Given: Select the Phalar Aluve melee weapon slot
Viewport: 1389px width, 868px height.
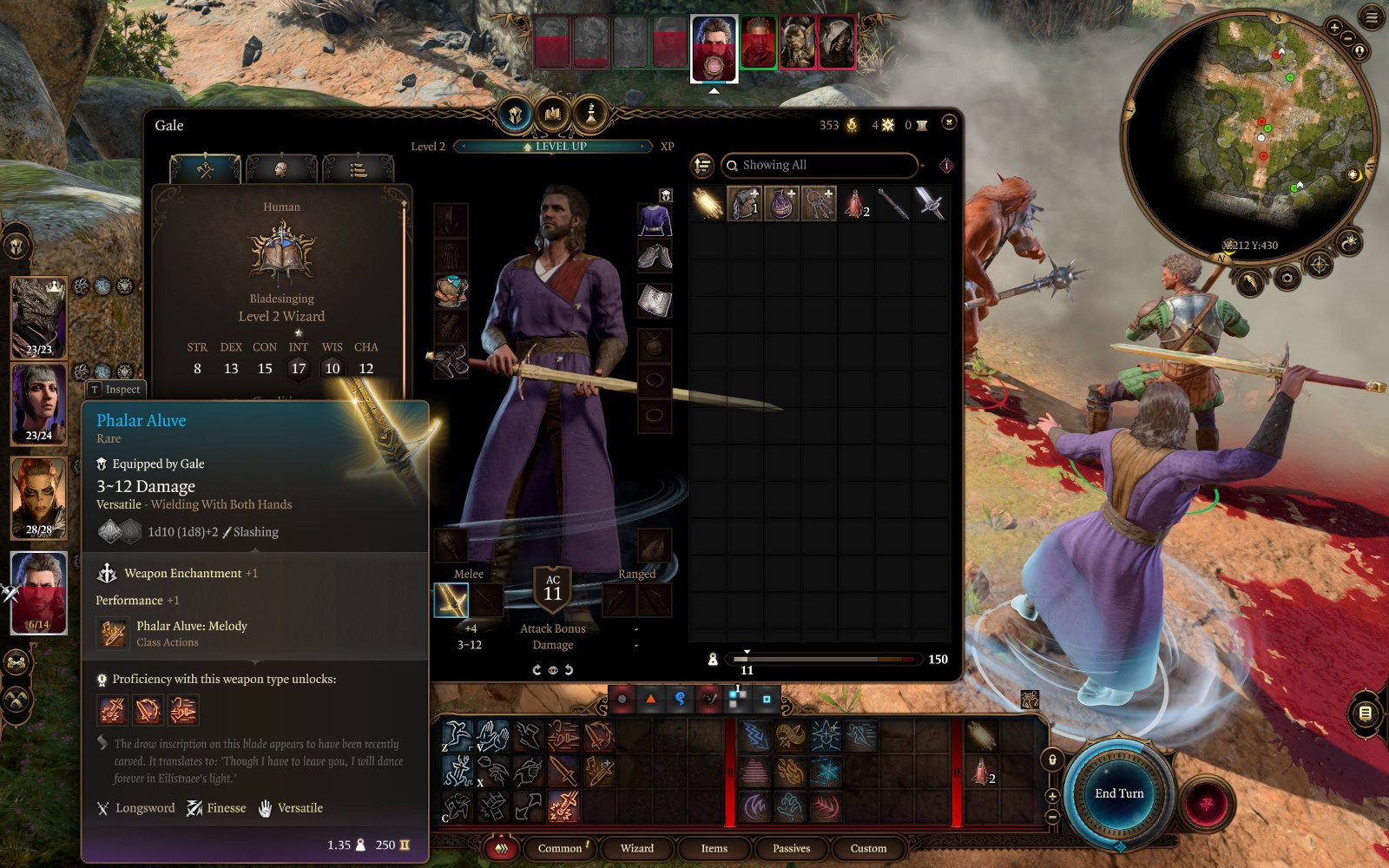Looking at the screenshot, I should pyautogui.click(x=451, y=601).
